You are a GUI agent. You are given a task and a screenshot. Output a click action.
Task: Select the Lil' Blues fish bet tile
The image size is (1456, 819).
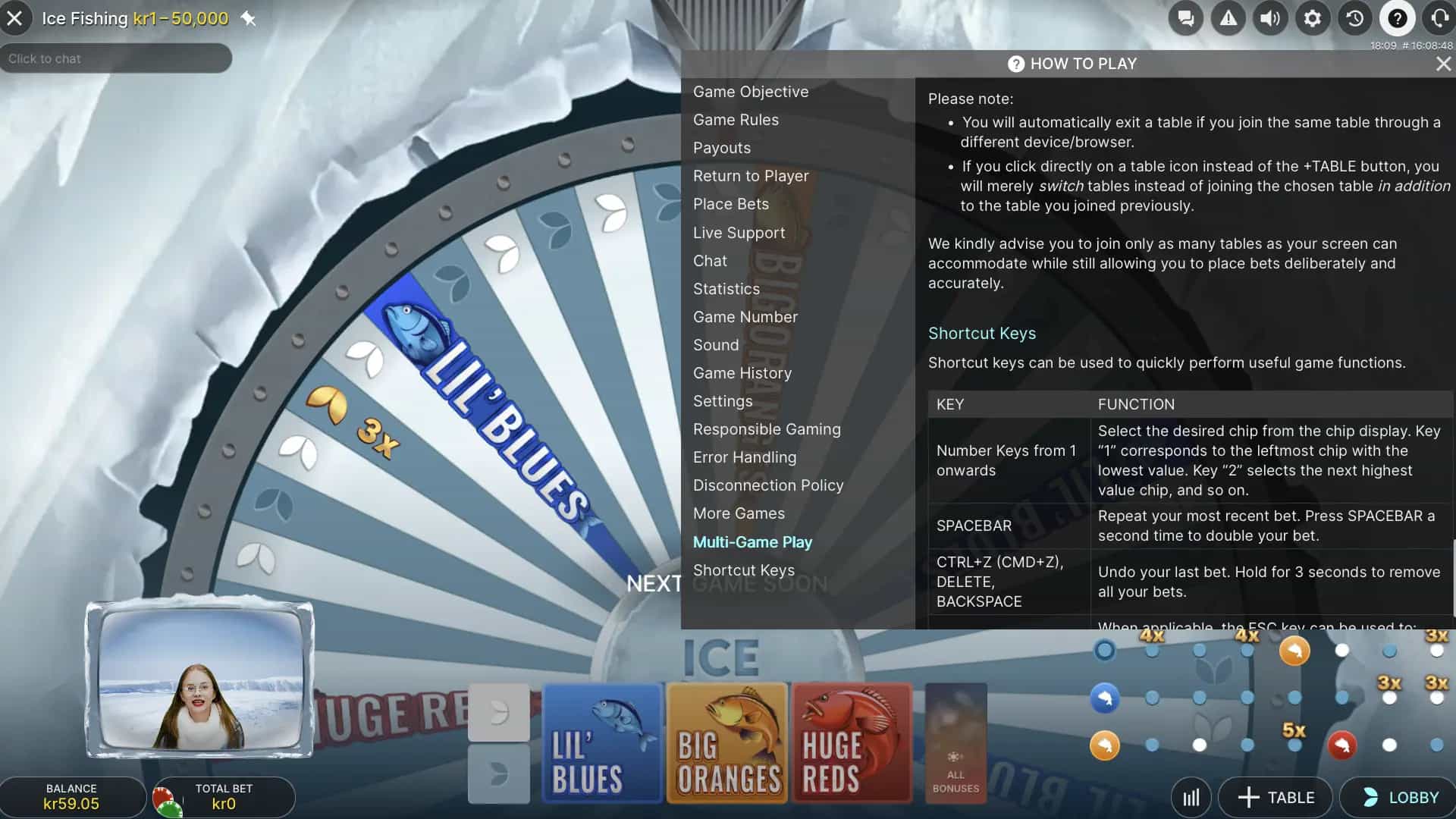coord(602,743)
